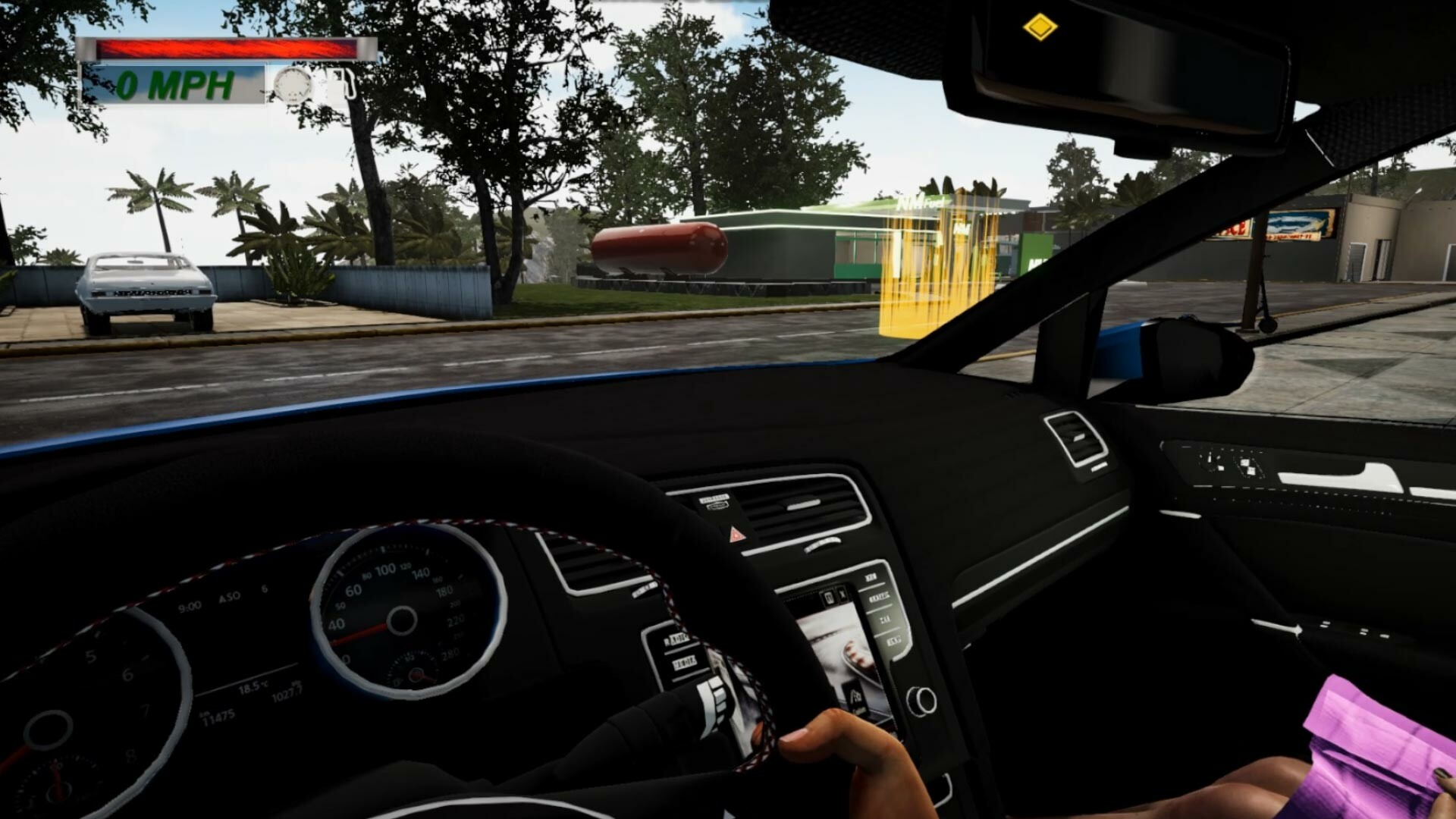Click the yellow diamond objective marker
This screenshot has height=819, width=1456.
tap(1039, 29)
